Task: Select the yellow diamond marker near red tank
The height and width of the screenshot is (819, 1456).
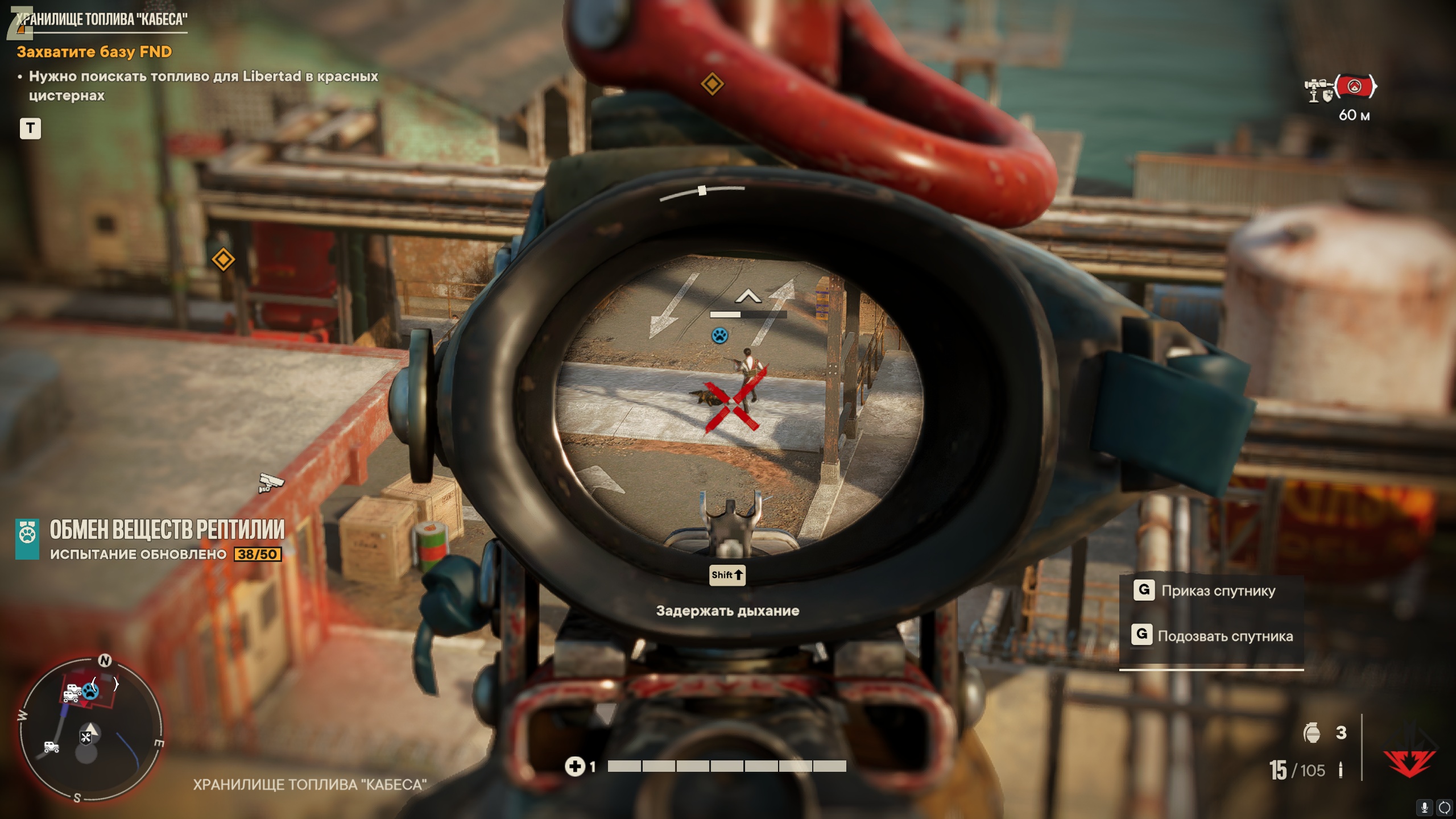Action: (223, 259)
